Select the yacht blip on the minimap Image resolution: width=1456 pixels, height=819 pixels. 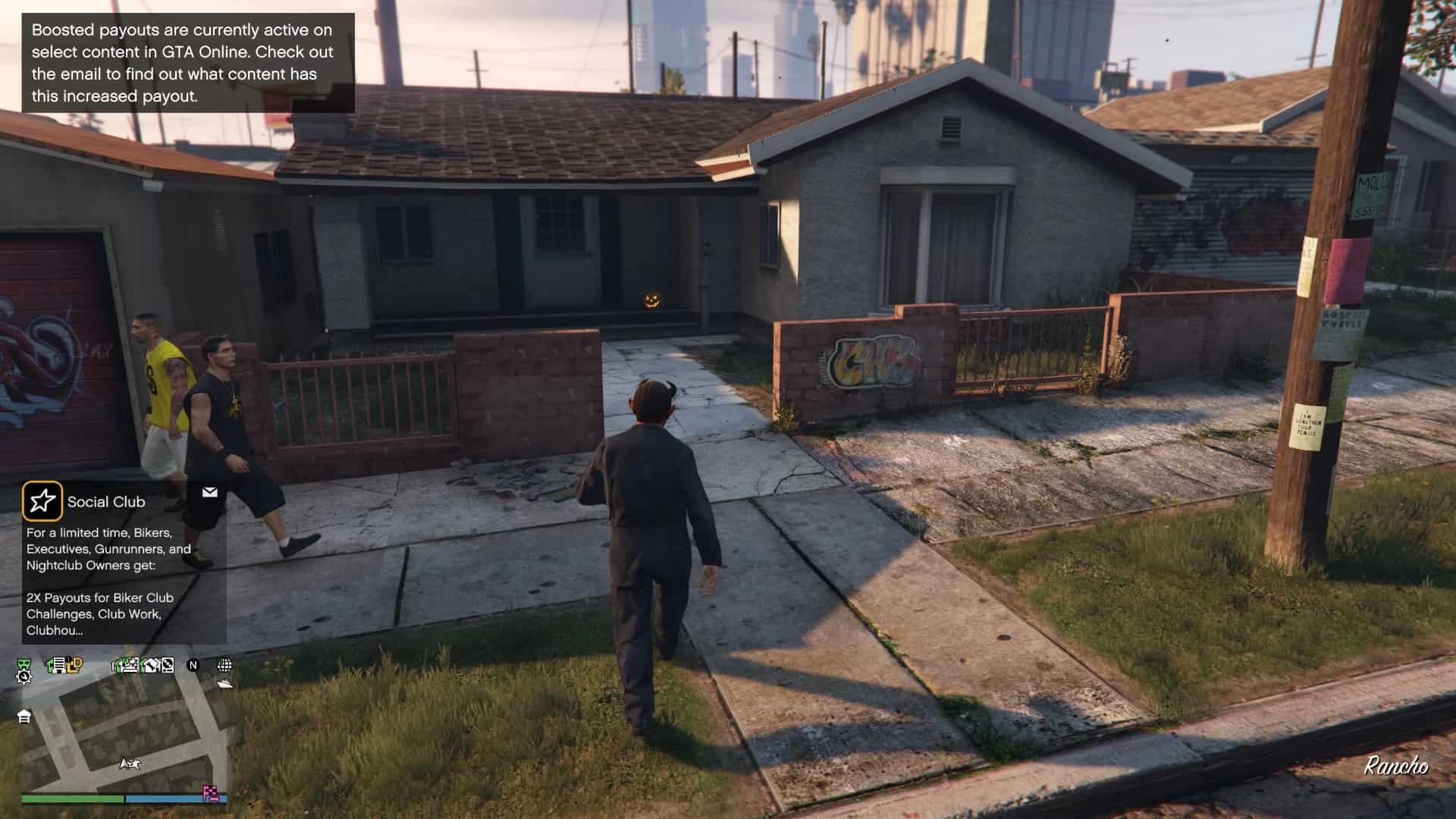click(x=224, y=683)
